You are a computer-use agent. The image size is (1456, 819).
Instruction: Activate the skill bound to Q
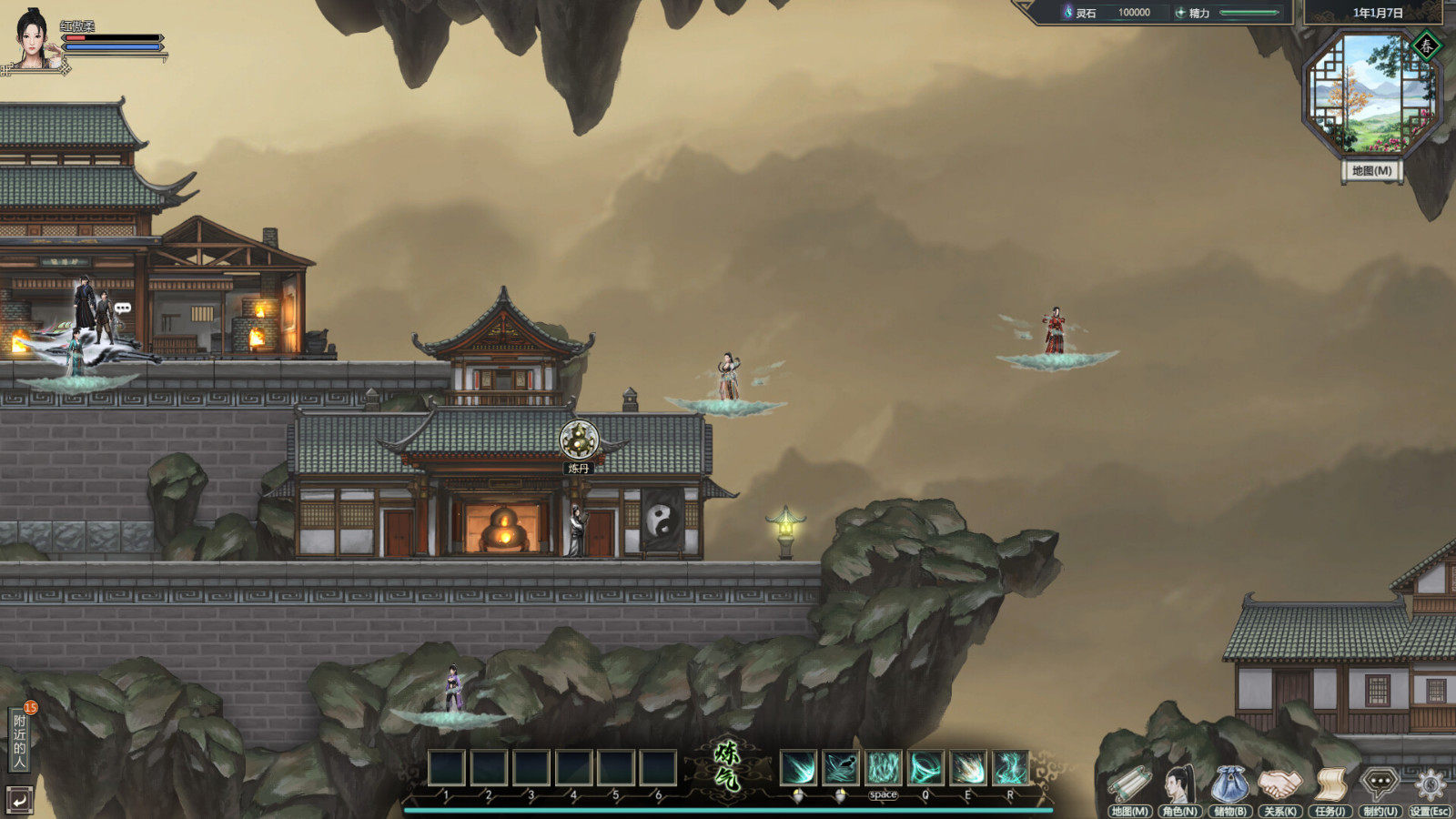click(x=925, y=768)
